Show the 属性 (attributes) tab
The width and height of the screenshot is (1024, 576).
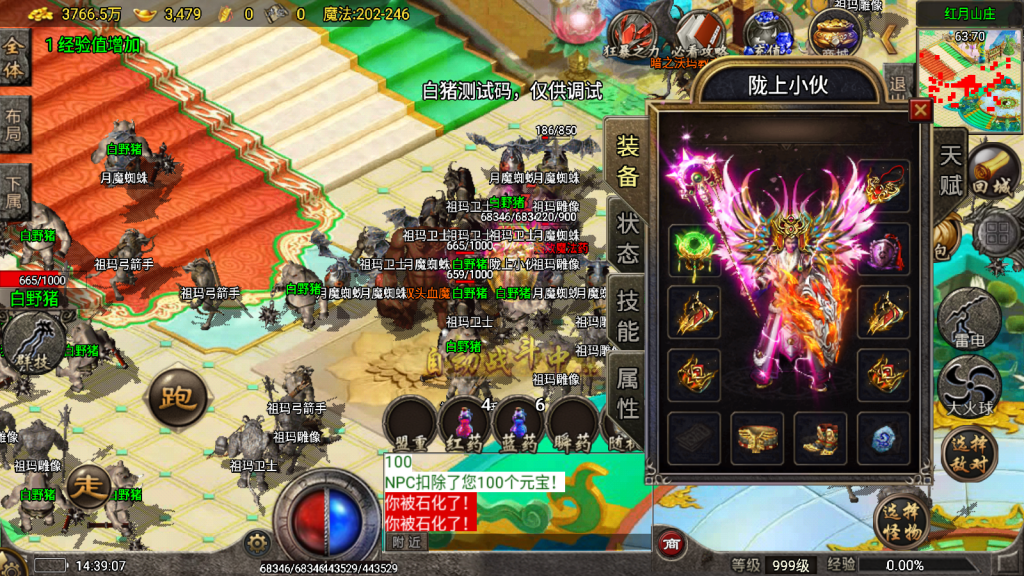(628, 392)
